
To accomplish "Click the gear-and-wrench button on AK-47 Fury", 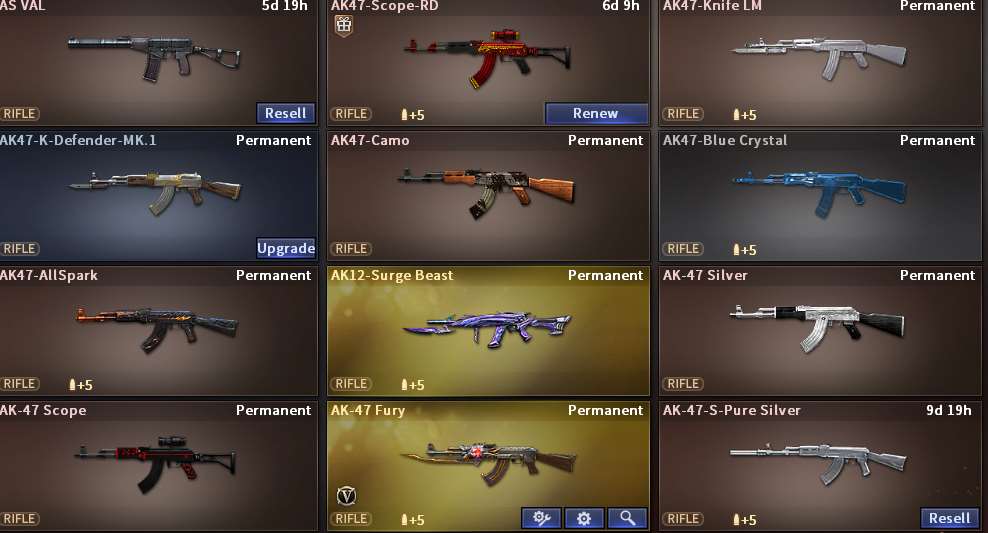I will tap(541, 518).
